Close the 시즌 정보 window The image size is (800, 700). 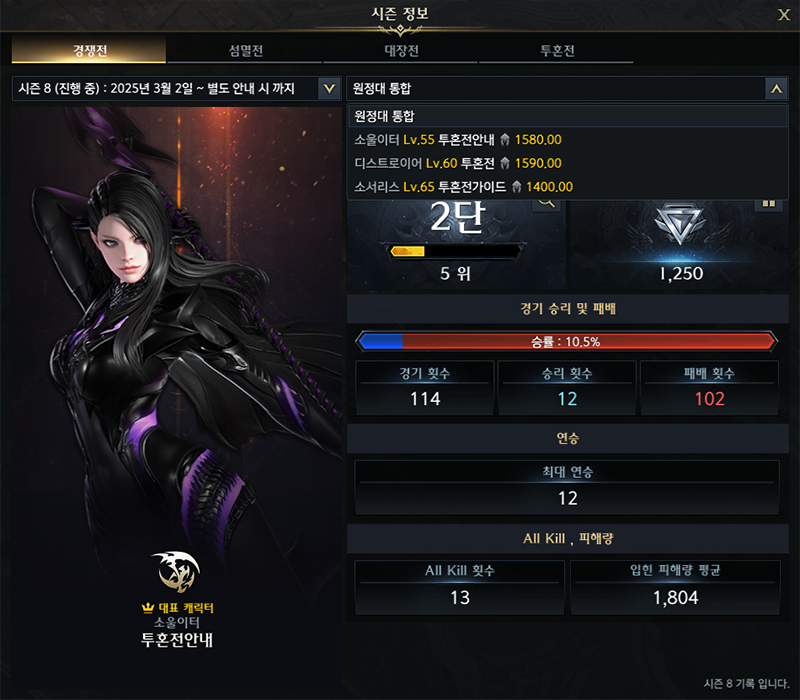[x=783, y=15]
